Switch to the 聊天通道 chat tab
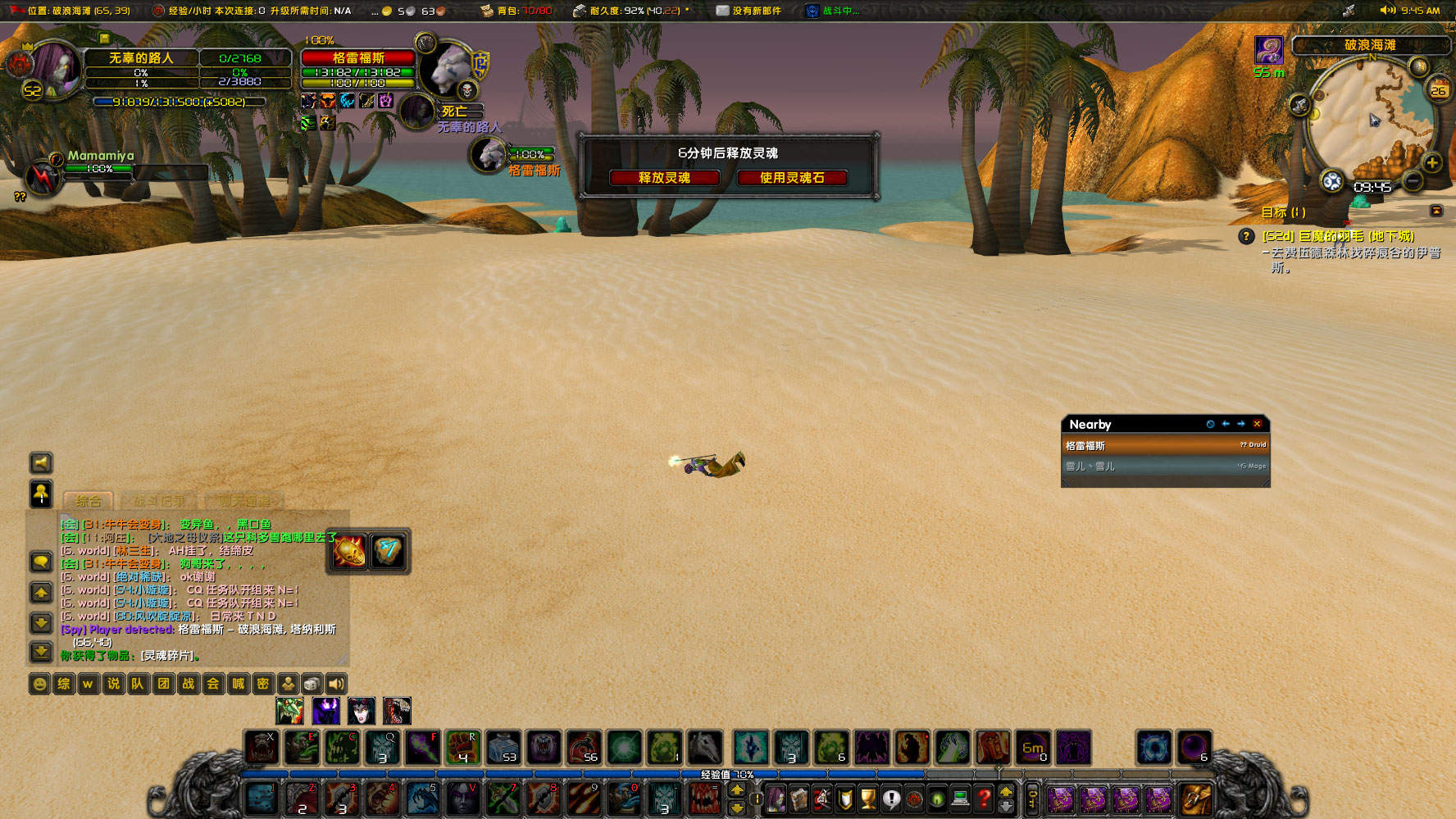 (x=243, y=500)
